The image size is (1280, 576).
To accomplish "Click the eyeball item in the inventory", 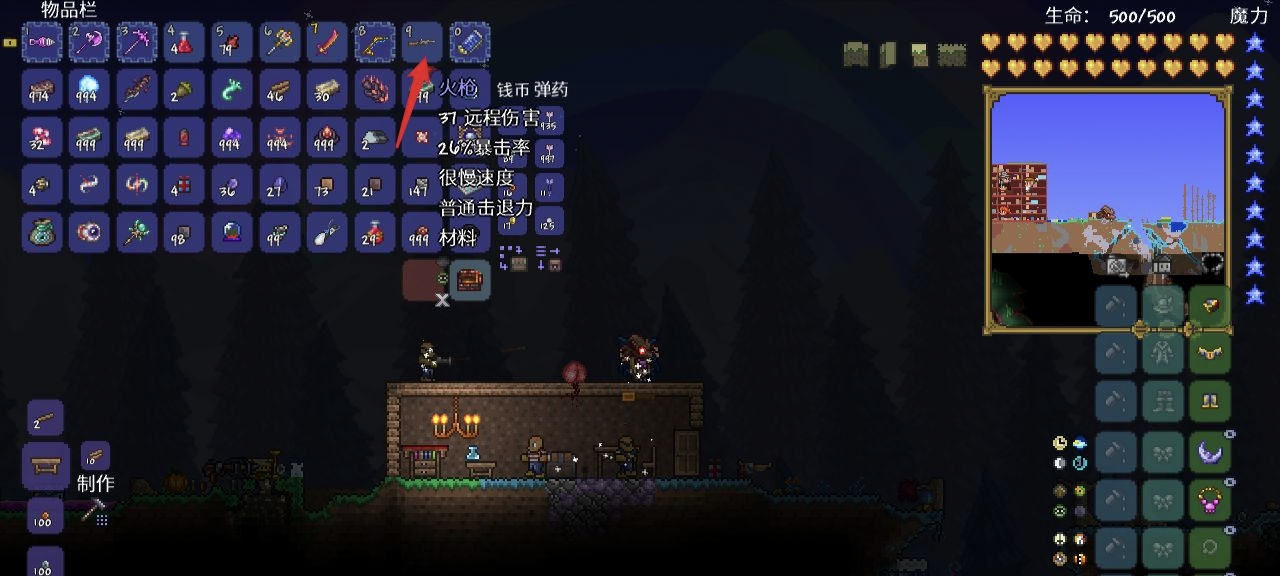I will 89,232.
